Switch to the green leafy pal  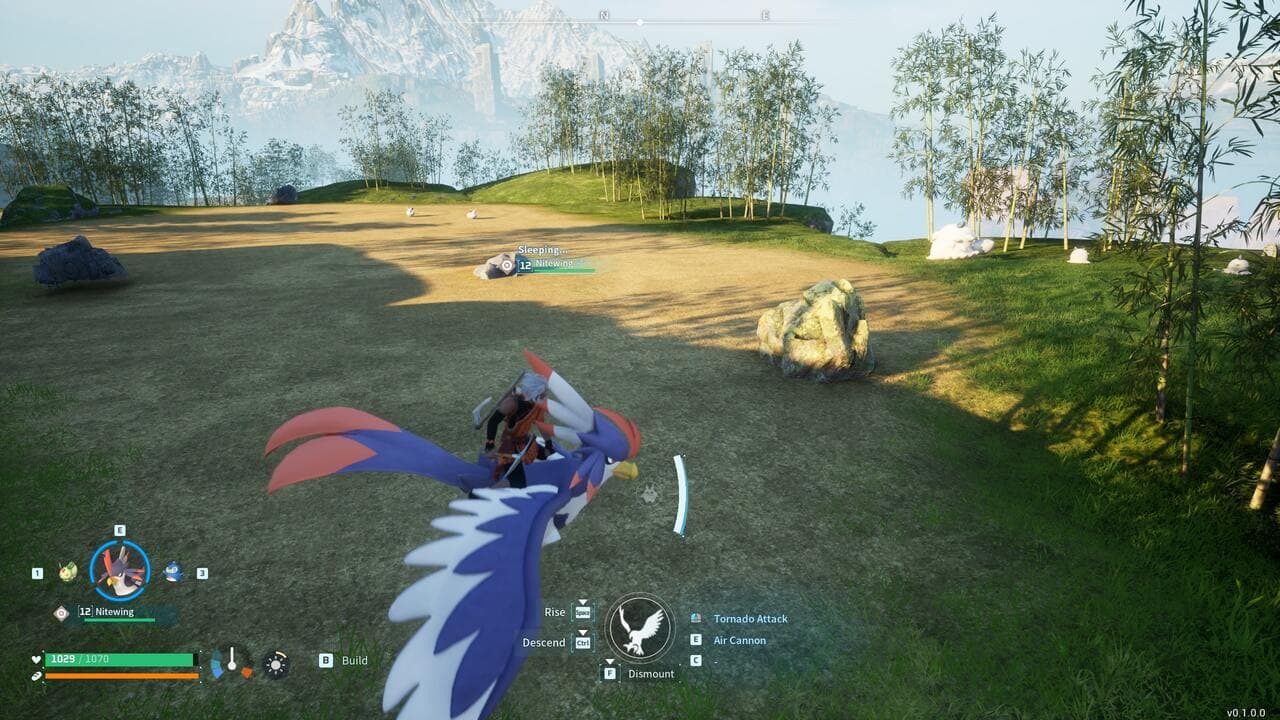click(x=67, y=572)
